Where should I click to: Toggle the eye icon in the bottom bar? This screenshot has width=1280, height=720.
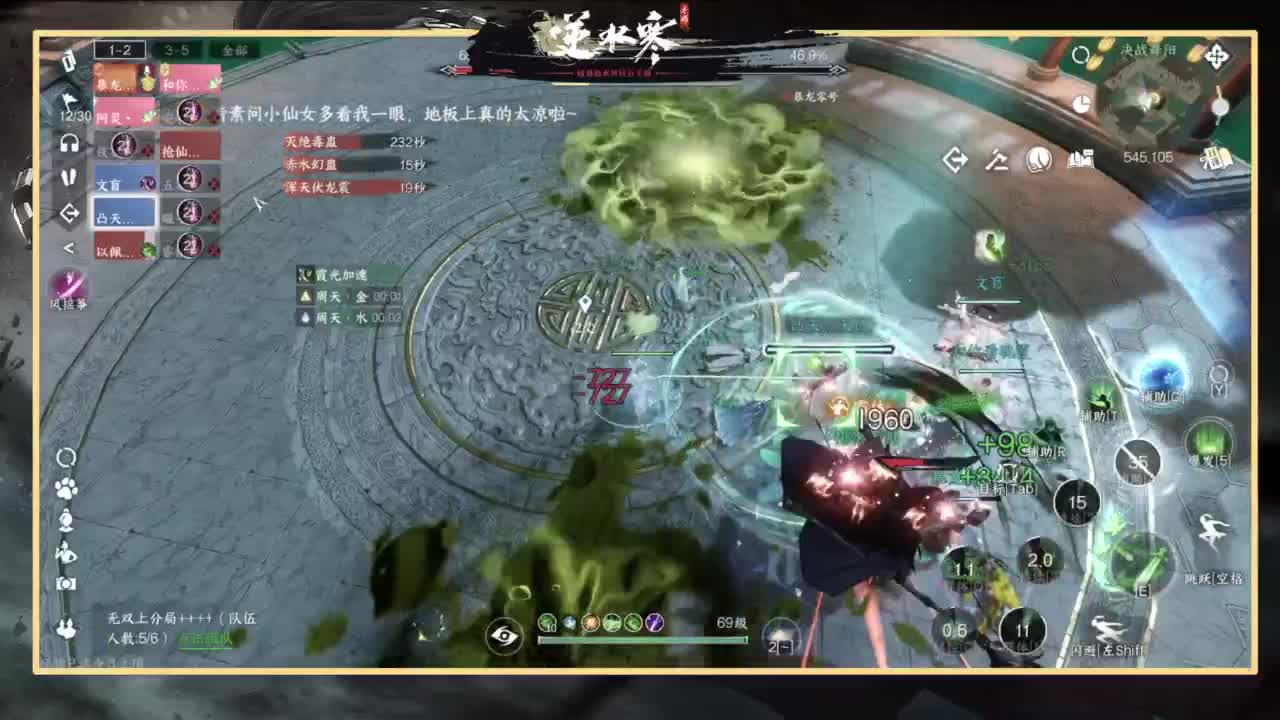(503, 637)
